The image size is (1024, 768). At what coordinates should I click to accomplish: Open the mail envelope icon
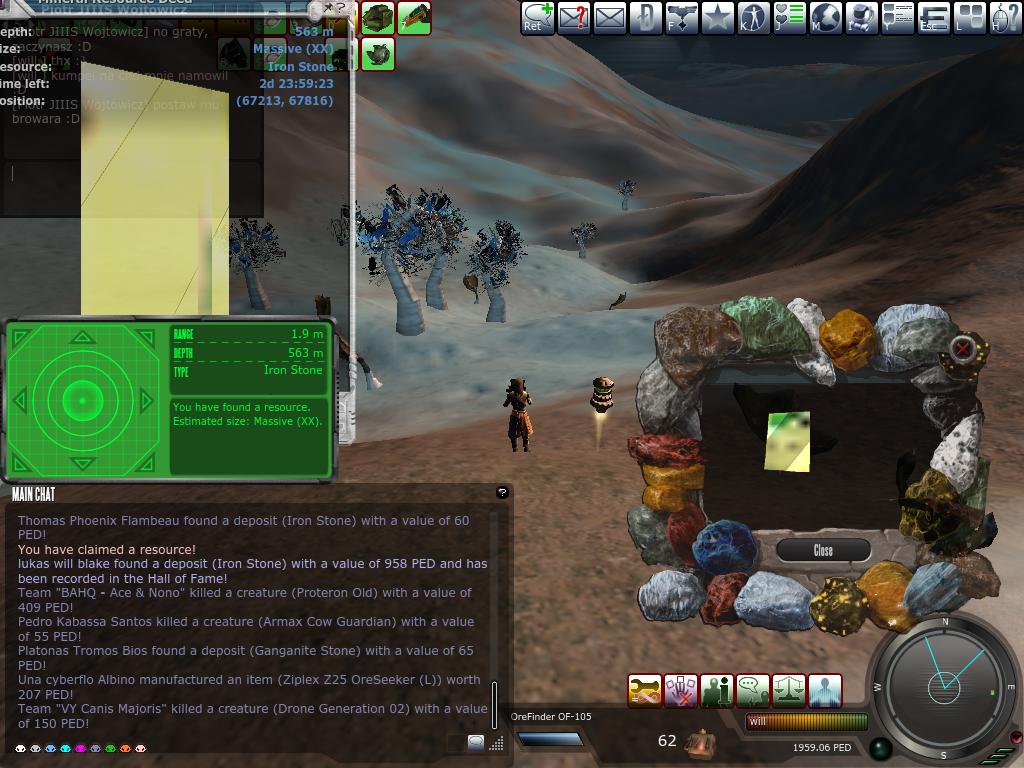(609, 18)
